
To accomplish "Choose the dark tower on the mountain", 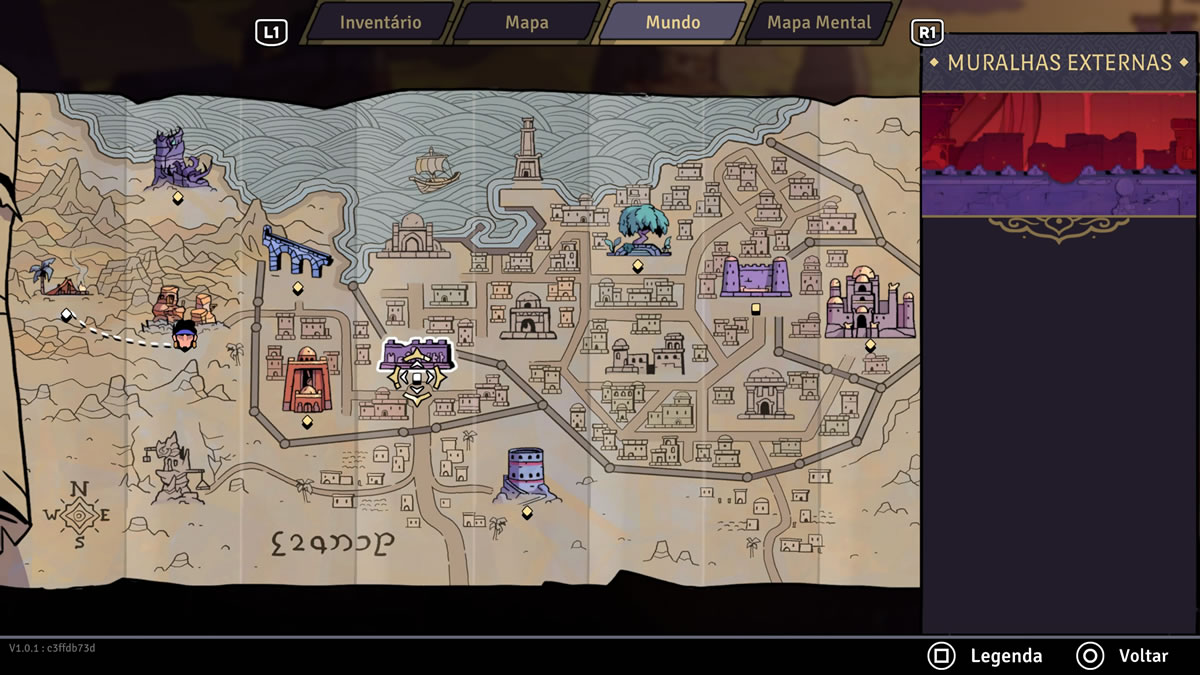I will [179, 160].
